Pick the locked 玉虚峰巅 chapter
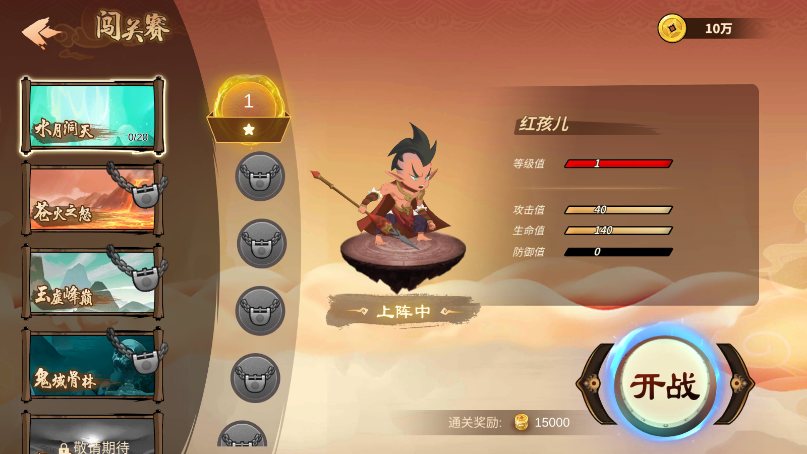Viewport: 807px width, 454px height. [x=92, y=283]
